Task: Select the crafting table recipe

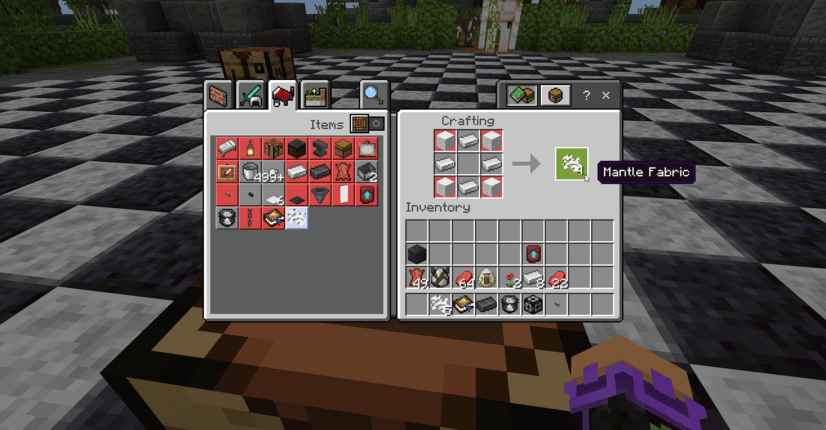Action: (x=273, y=148)
